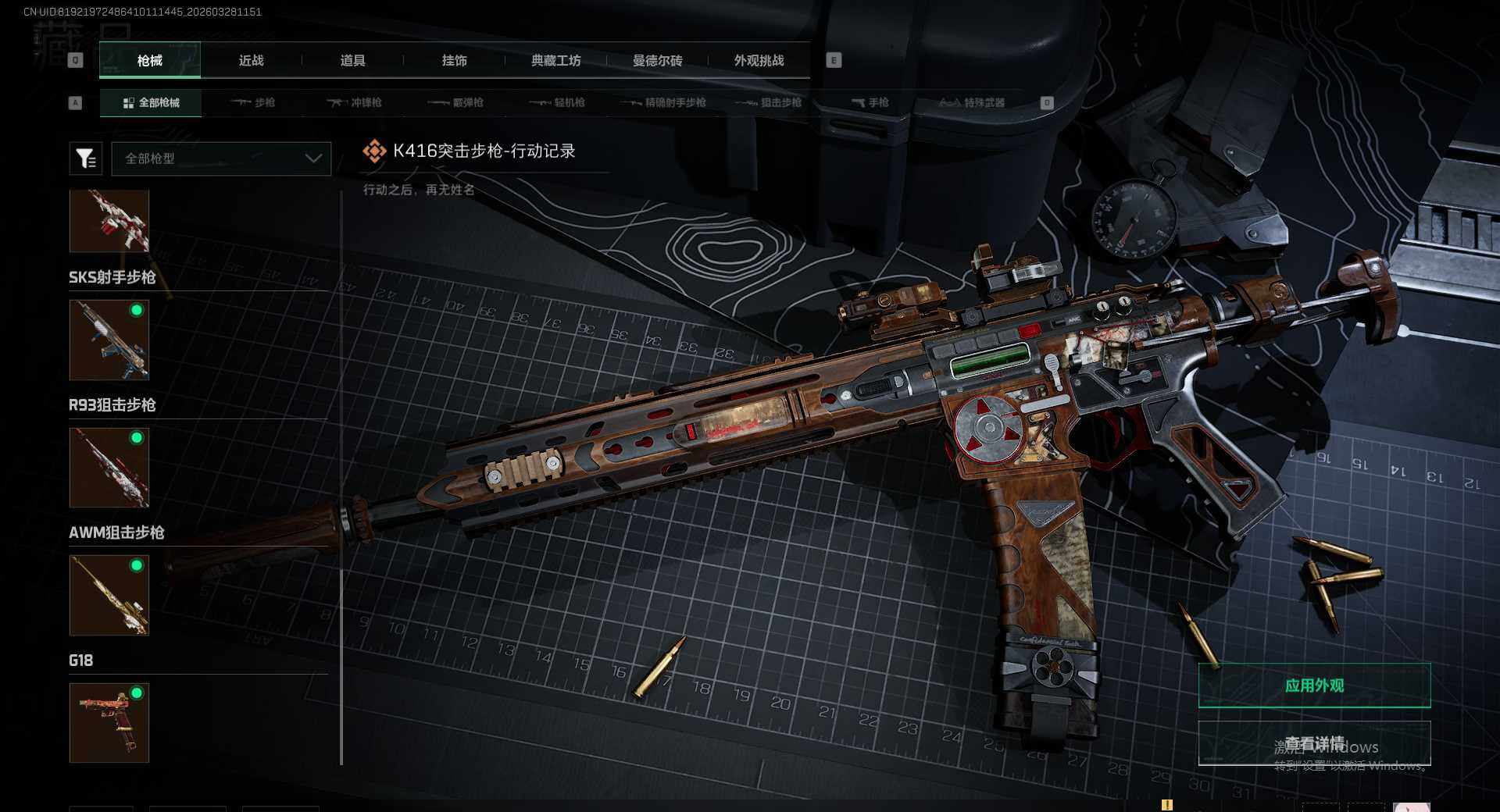
Task: Open the 外观挑战 challenge tab
Action: (759, 61)
